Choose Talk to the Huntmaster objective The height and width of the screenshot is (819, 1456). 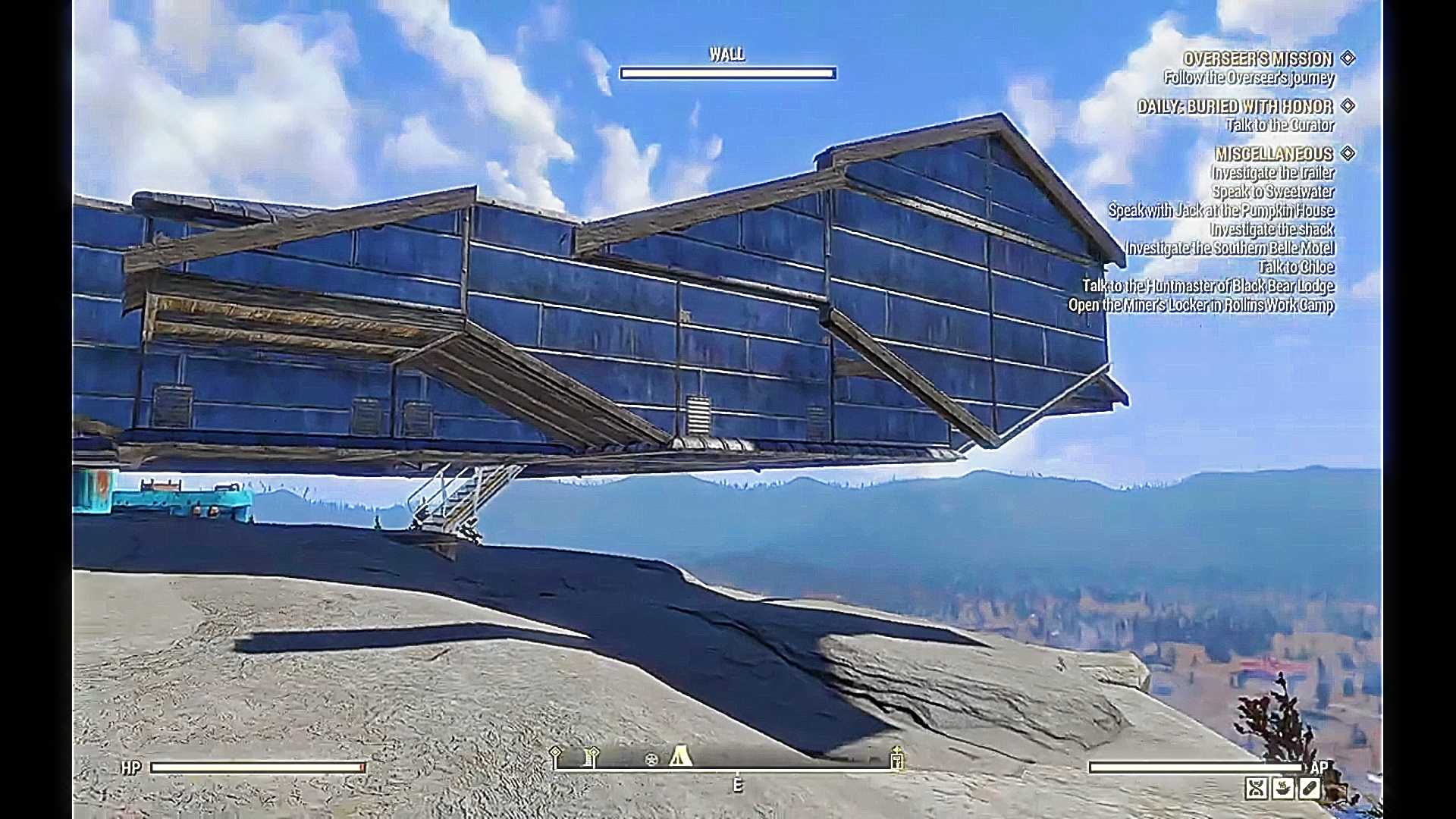click(1207, 286)
